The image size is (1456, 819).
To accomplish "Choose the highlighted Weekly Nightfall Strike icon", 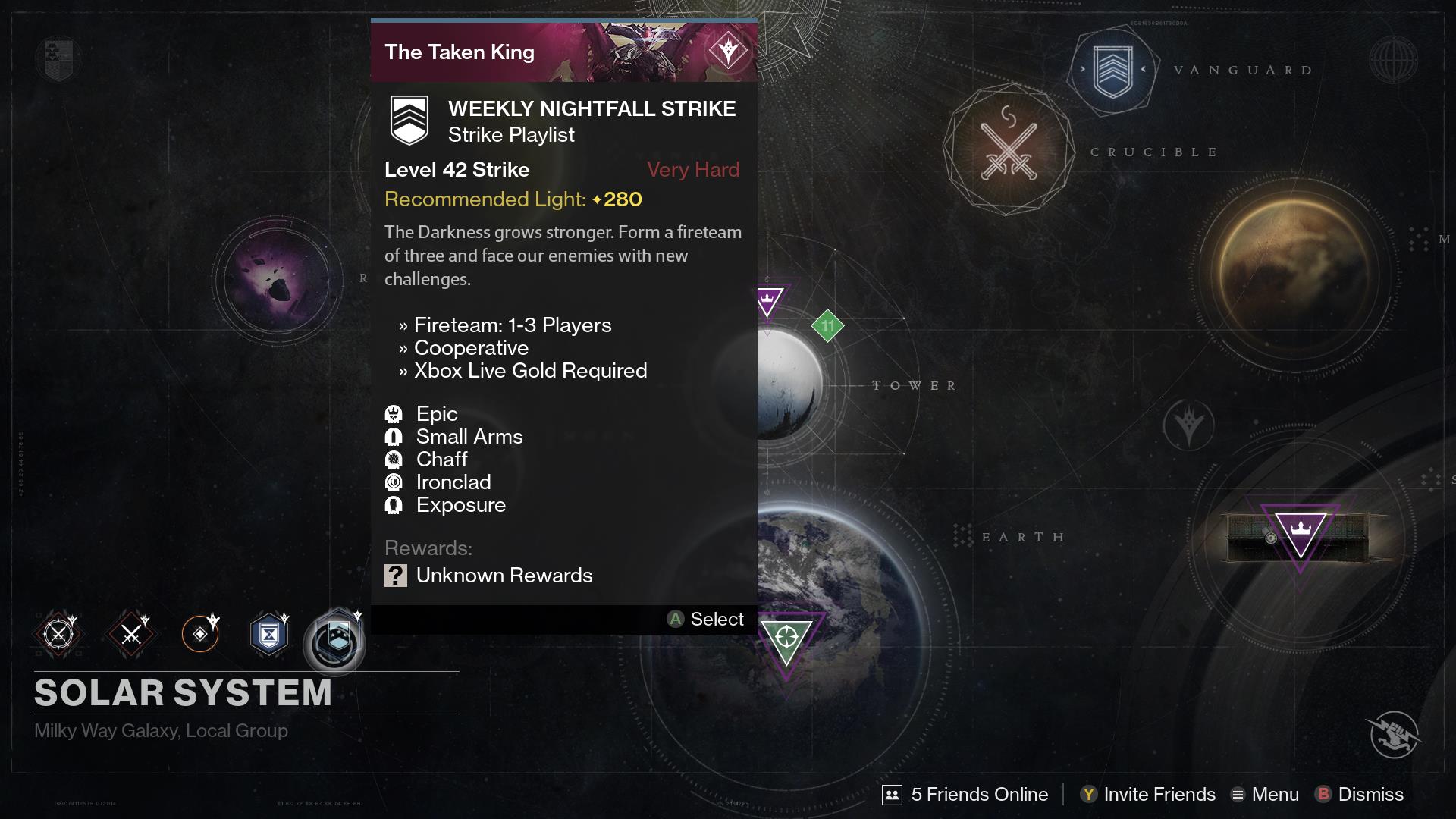I will click(334, 639).
